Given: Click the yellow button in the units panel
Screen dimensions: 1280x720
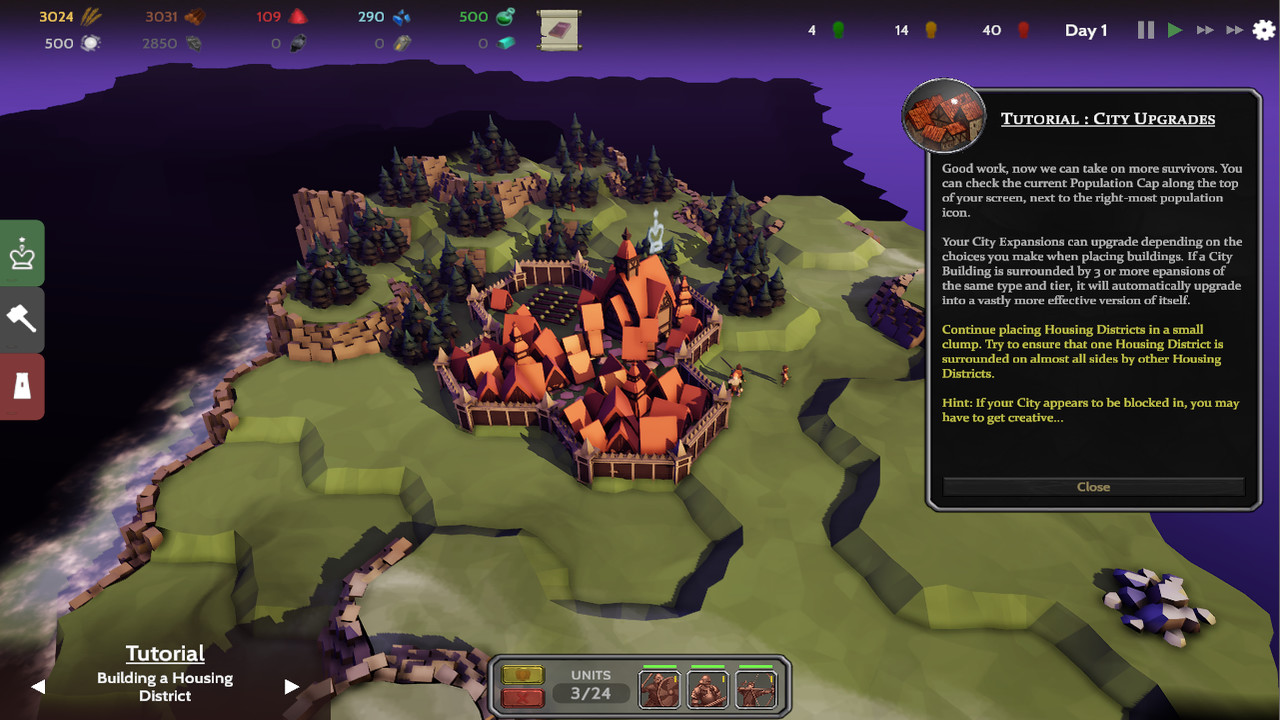Looking at the screenshot, I should click(523, 675).
